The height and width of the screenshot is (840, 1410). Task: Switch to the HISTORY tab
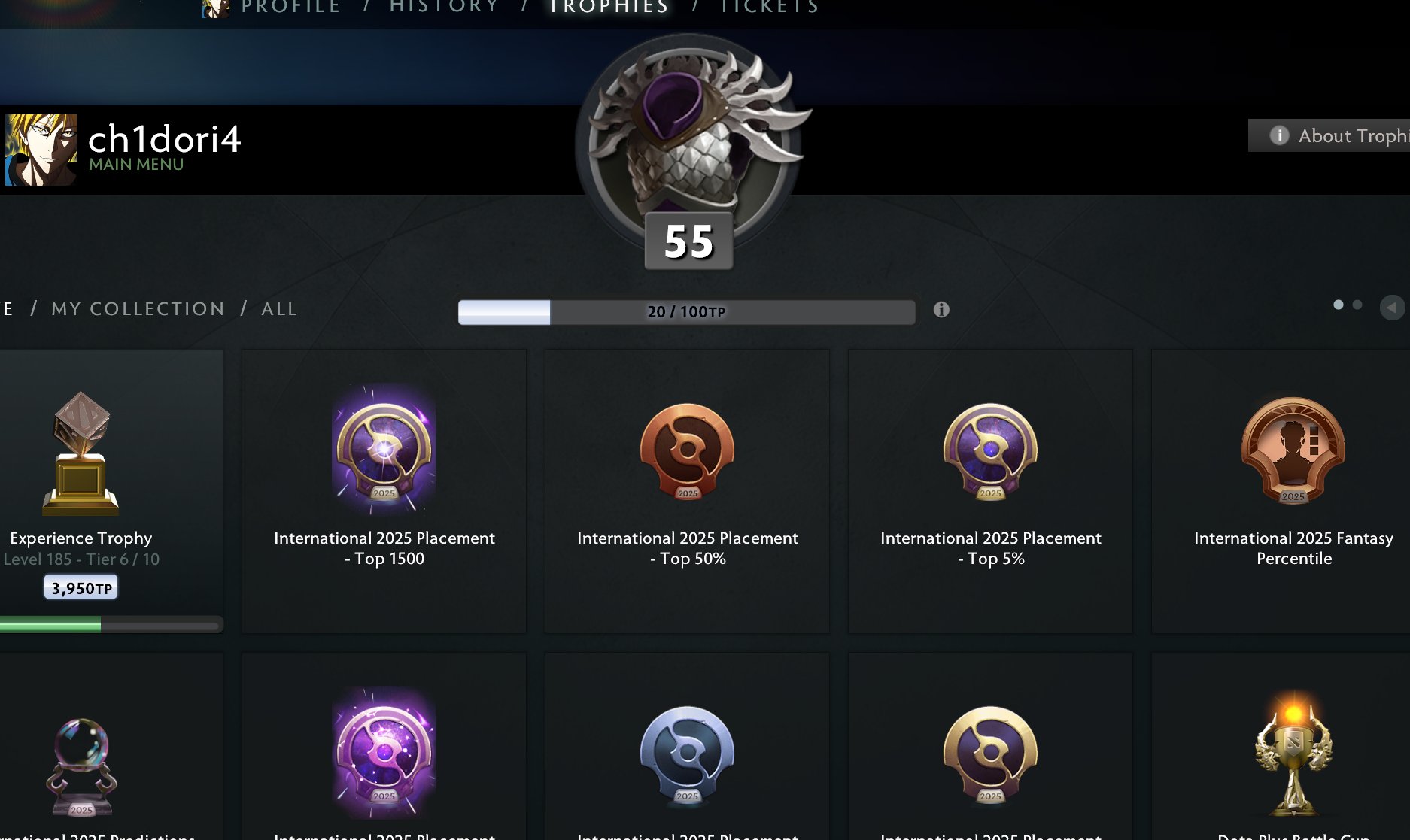click(442, 7)
